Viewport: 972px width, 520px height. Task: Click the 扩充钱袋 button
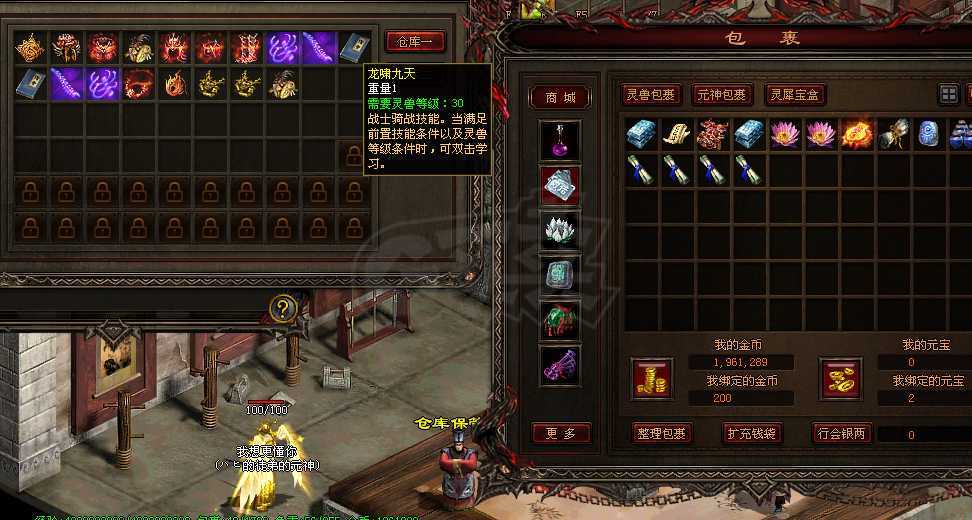click(751, 433)
